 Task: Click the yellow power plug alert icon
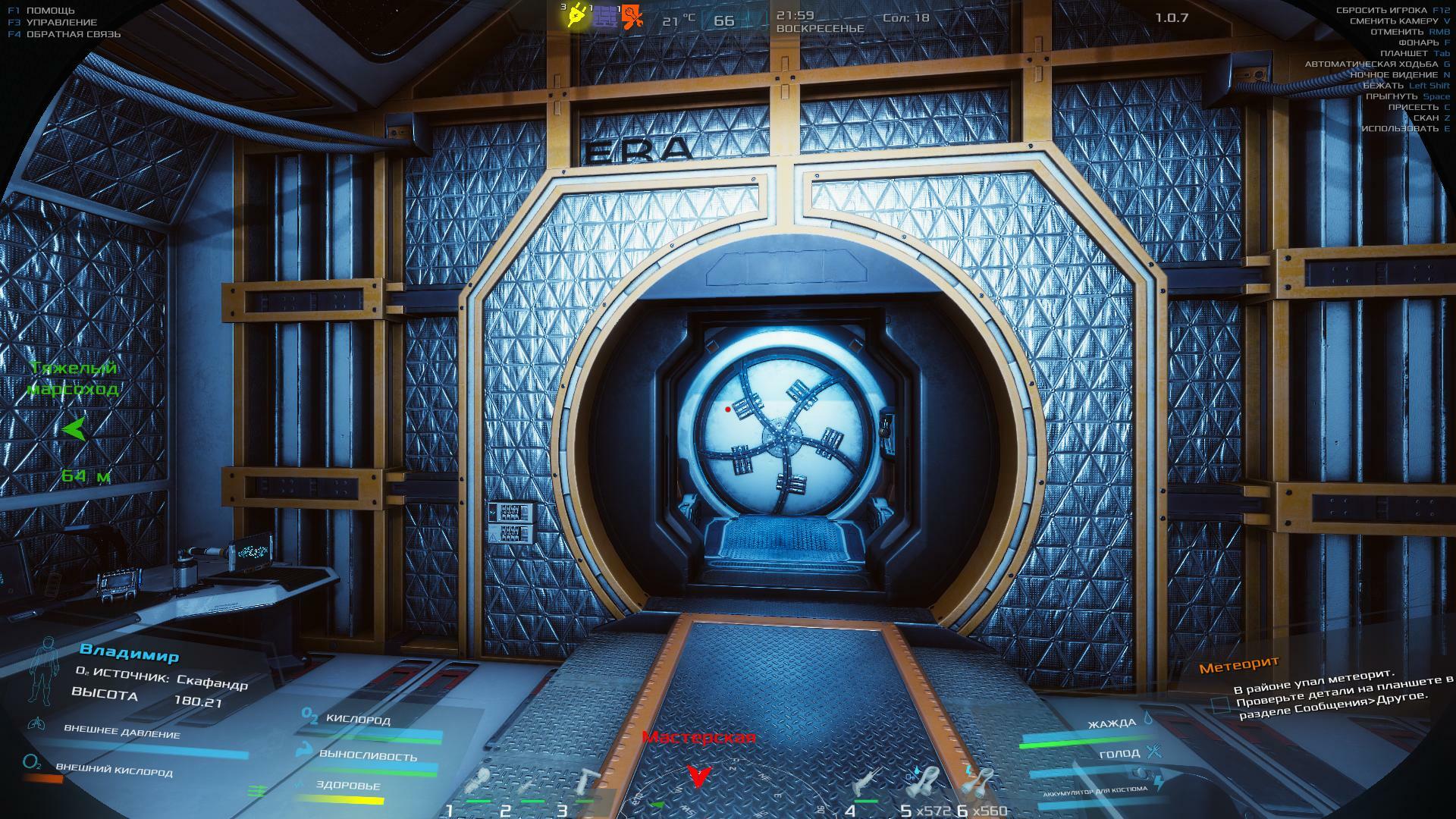pos(576,17)
